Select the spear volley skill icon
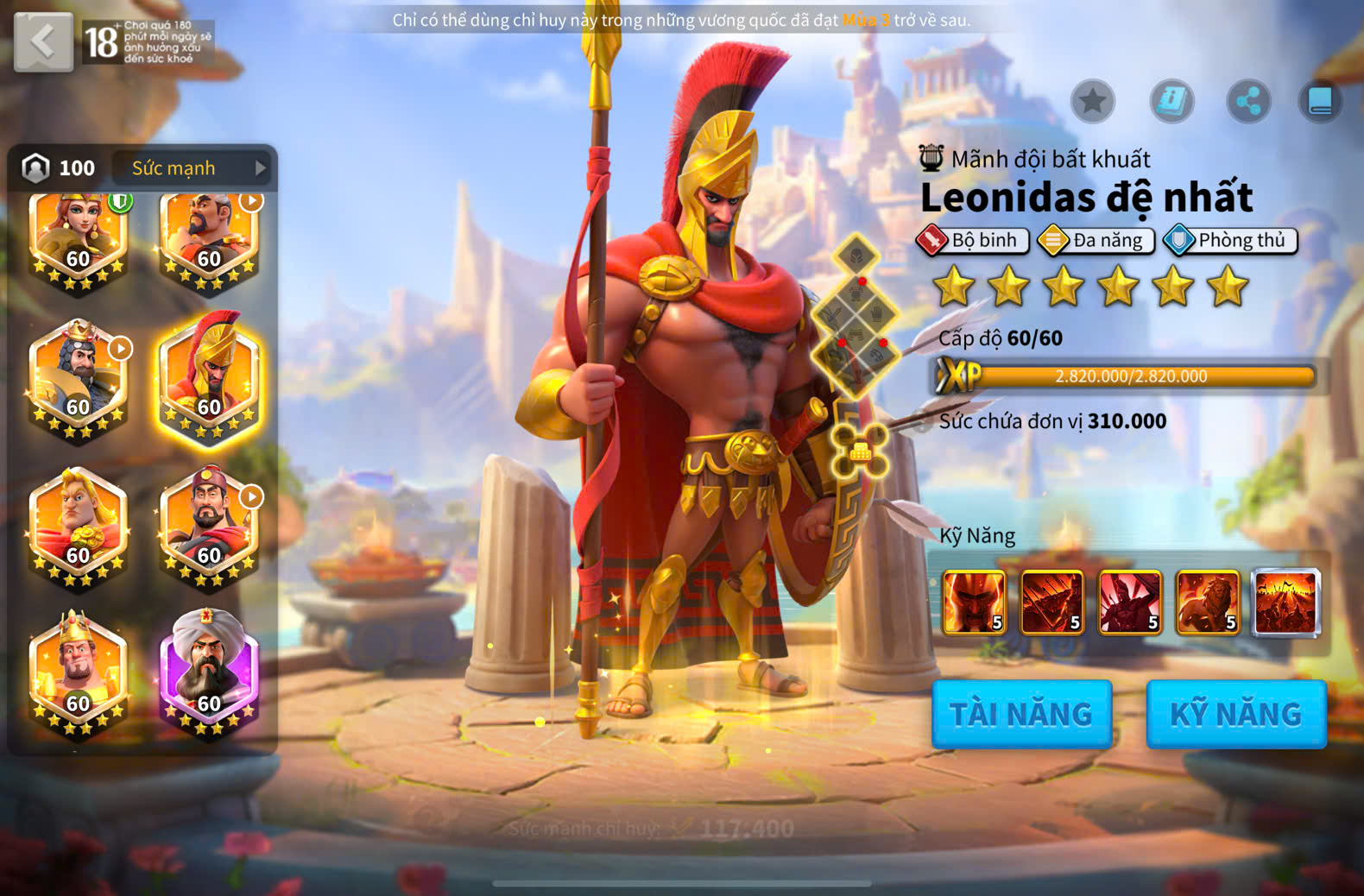Image resolution: width=1364 pixels, height=896 pixels. point(1051,602)
